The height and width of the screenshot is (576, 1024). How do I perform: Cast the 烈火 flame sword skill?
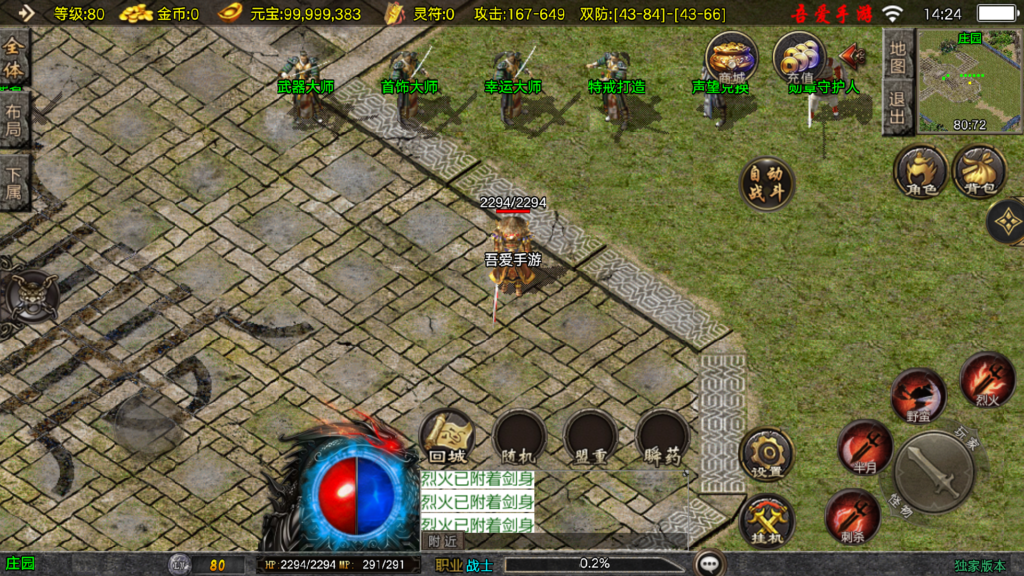point(987,379)
